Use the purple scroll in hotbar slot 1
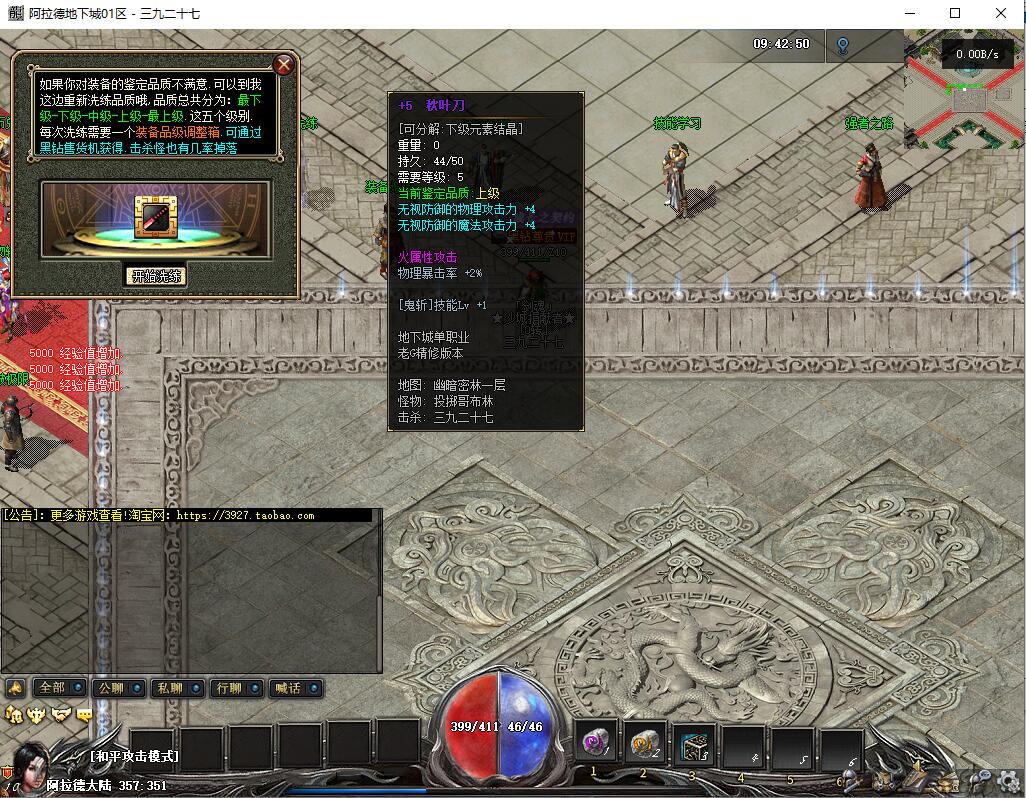1026x798 pixels. click(597, 744)
